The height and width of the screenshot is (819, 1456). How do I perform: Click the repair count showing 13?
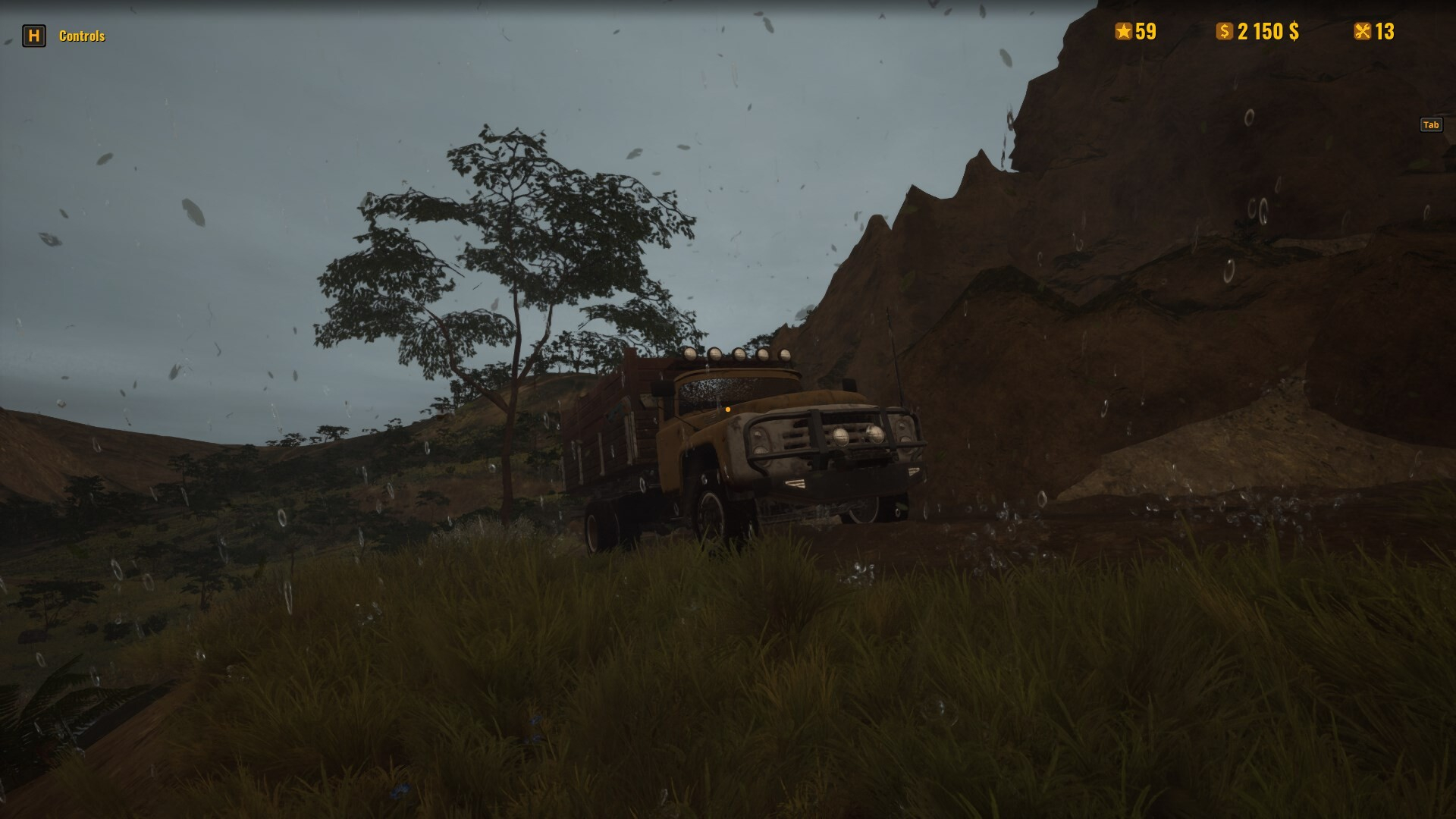1383,32
